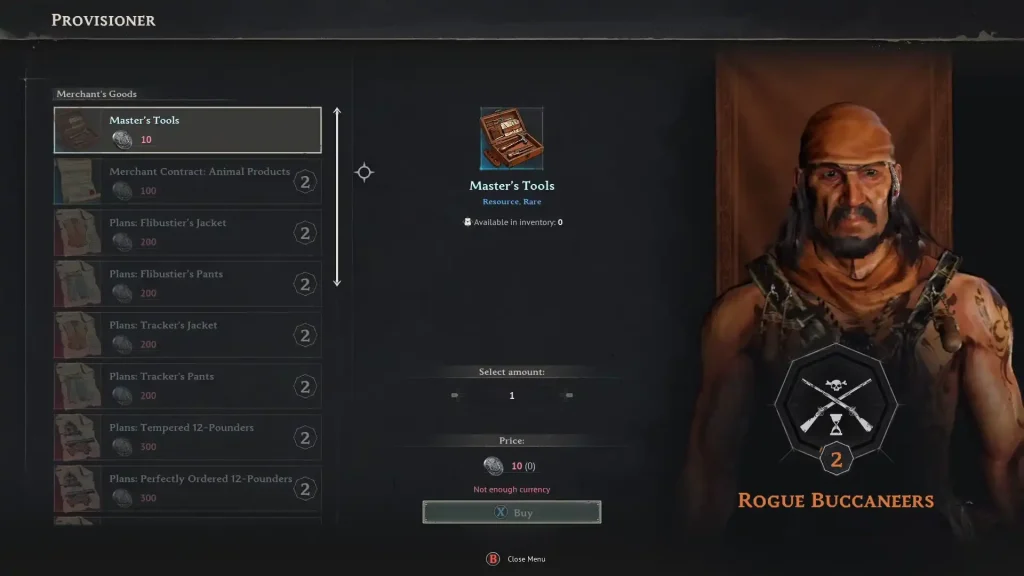Choose Plans: Tracker's Pants from list

click(187, 386)
